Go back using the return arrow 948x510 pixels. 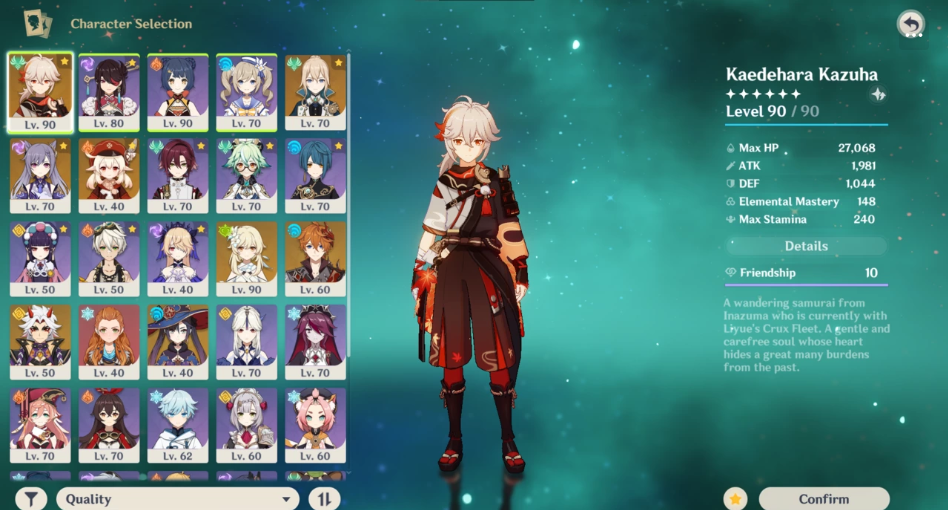click(910, 24)
